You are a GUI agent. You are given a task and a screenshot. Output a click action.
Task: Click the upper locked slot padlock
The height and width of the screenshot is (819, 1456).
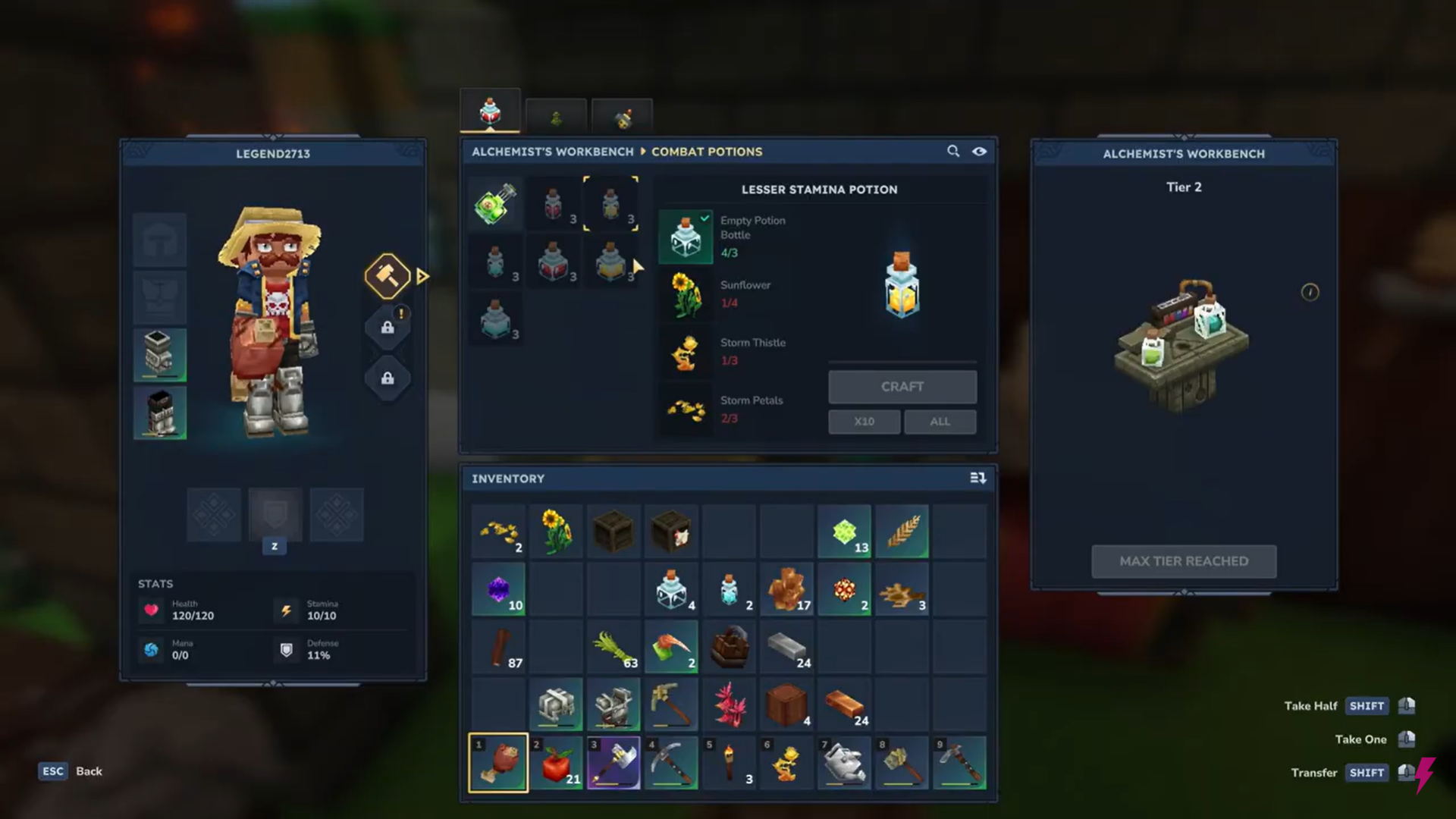[x=388, y=326]
